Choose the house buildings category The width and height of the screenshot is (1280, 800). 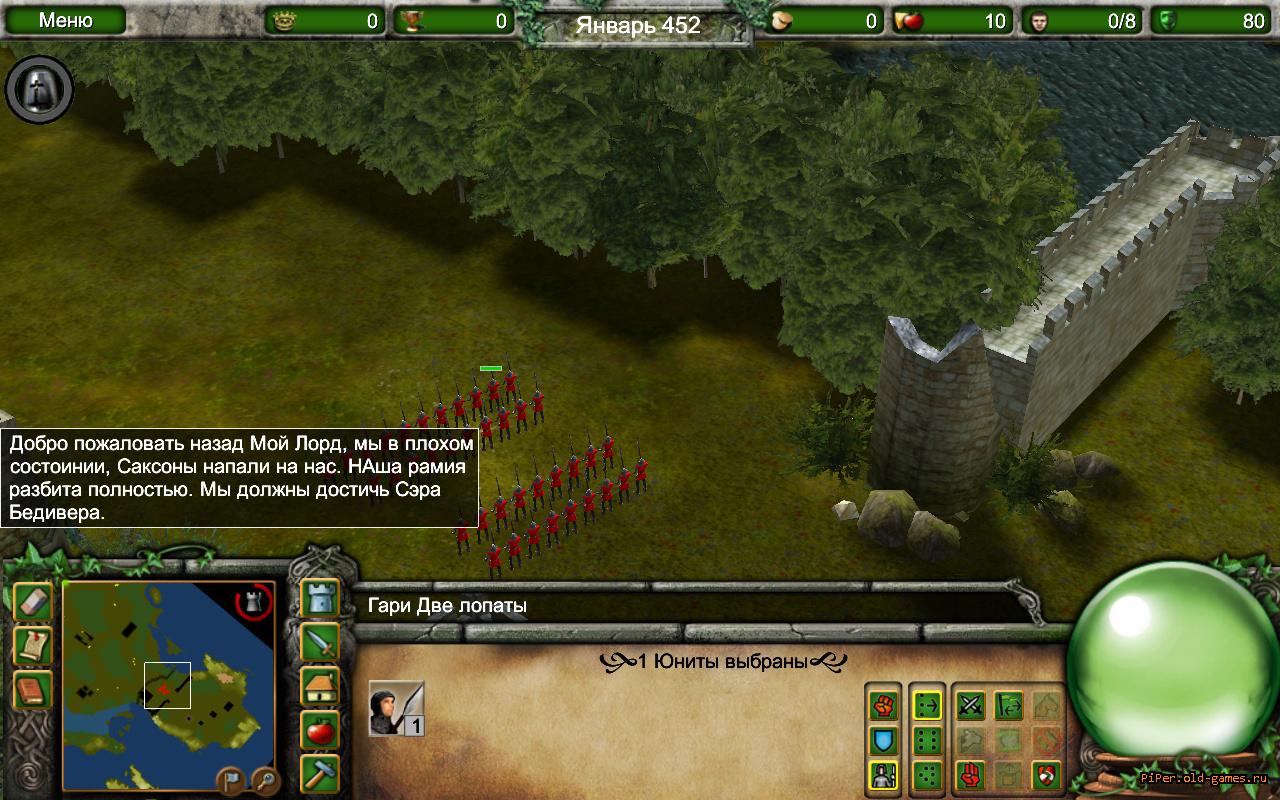[320, 686]
